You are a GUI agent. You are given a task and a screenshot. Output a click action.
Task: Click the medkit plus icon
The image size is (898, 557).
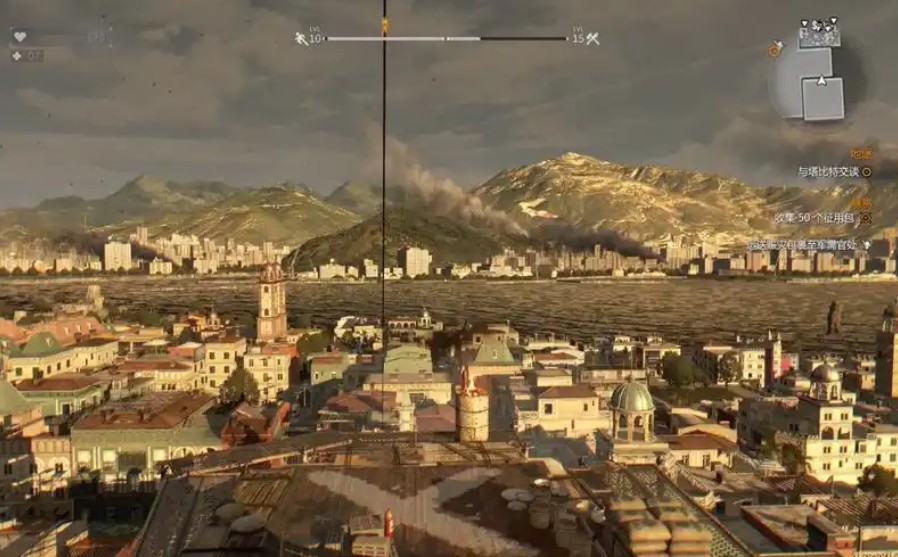[x=16, y=55]
